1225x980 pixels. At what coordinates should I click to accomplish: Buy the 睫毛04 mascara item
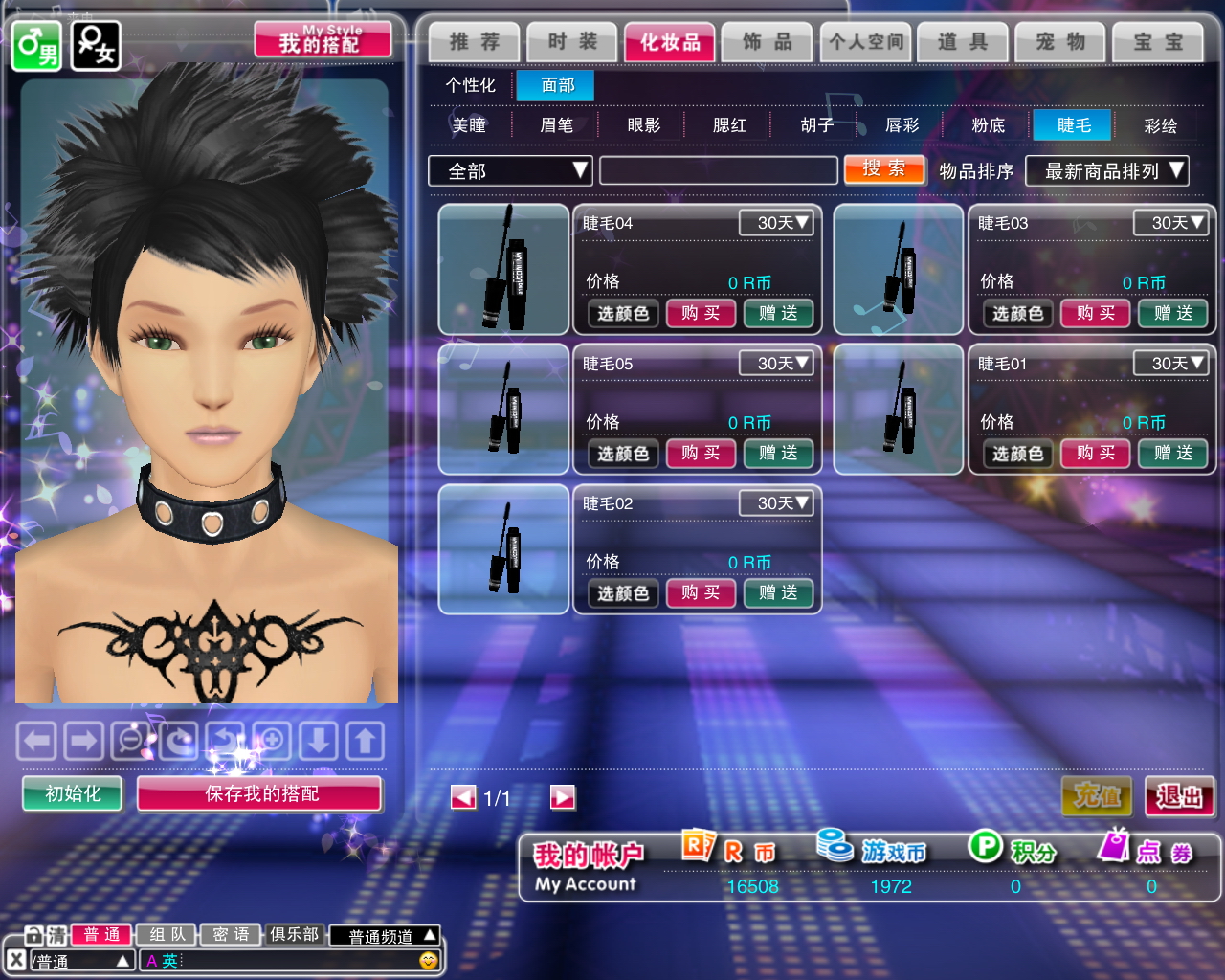(x=701, y=313)
